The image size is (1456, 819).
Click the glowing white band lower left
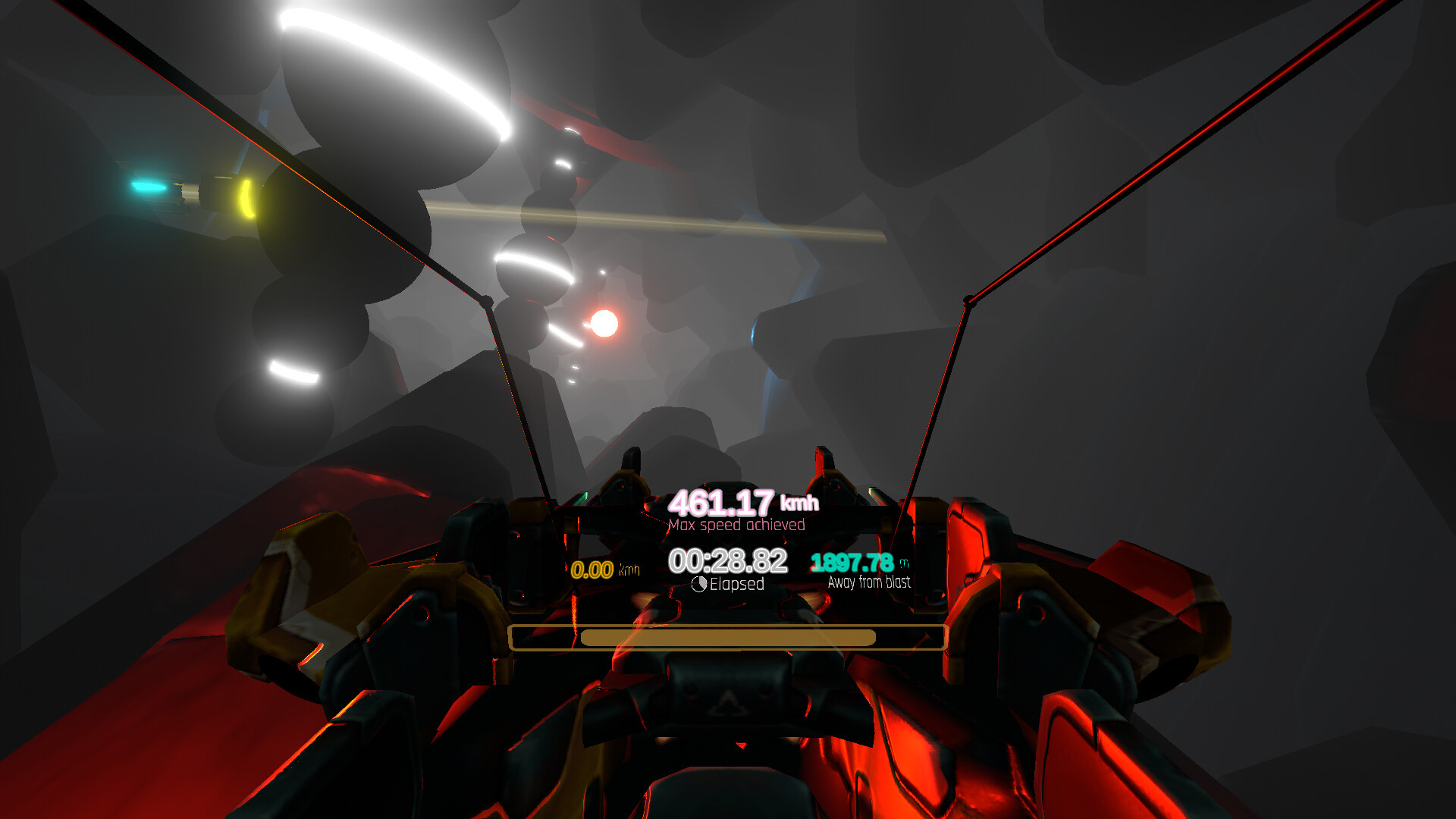[x=294, y=372]
